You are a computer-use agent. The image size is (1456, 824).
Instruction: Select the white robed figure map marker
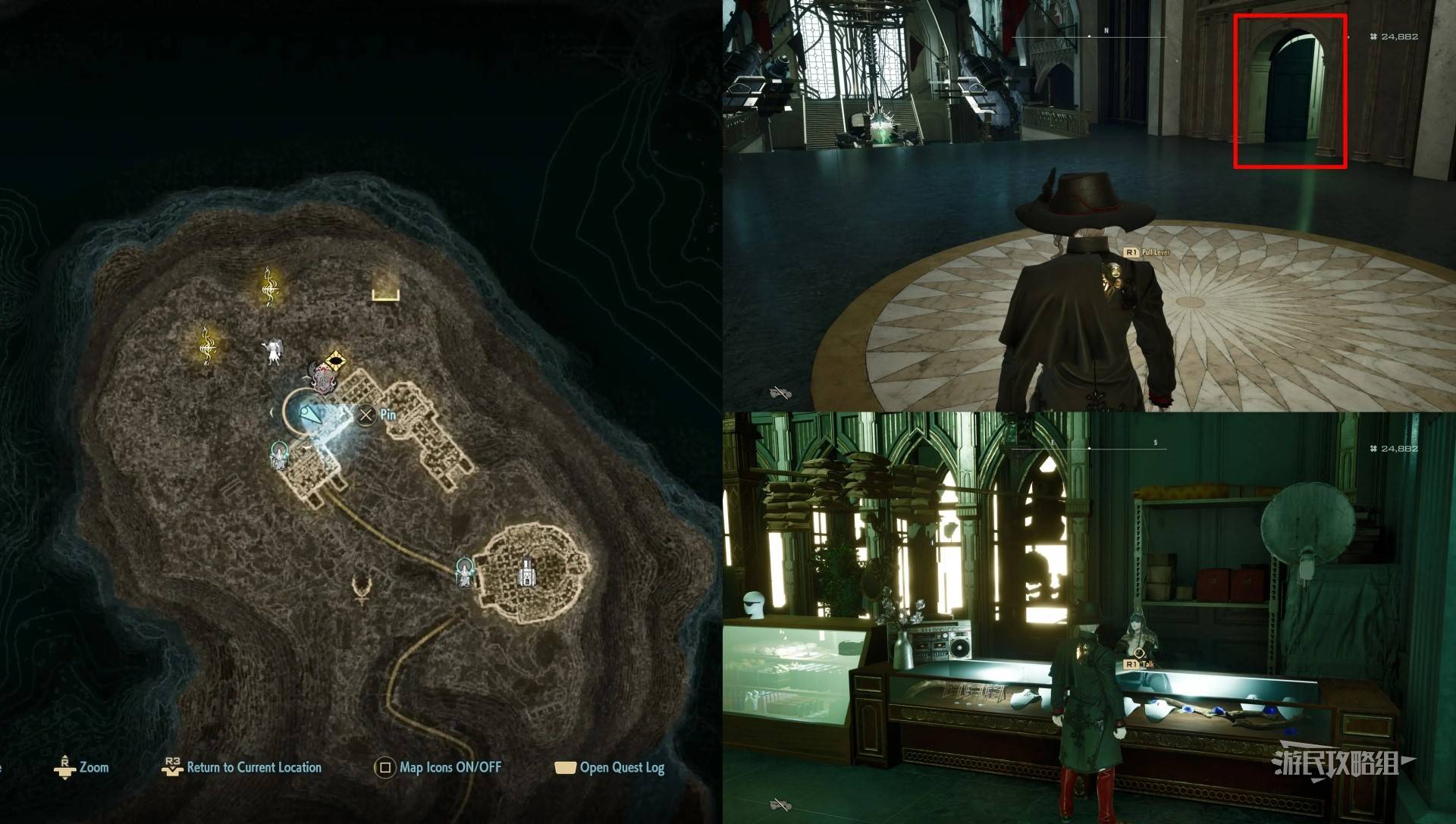click(x=272, y=350)
